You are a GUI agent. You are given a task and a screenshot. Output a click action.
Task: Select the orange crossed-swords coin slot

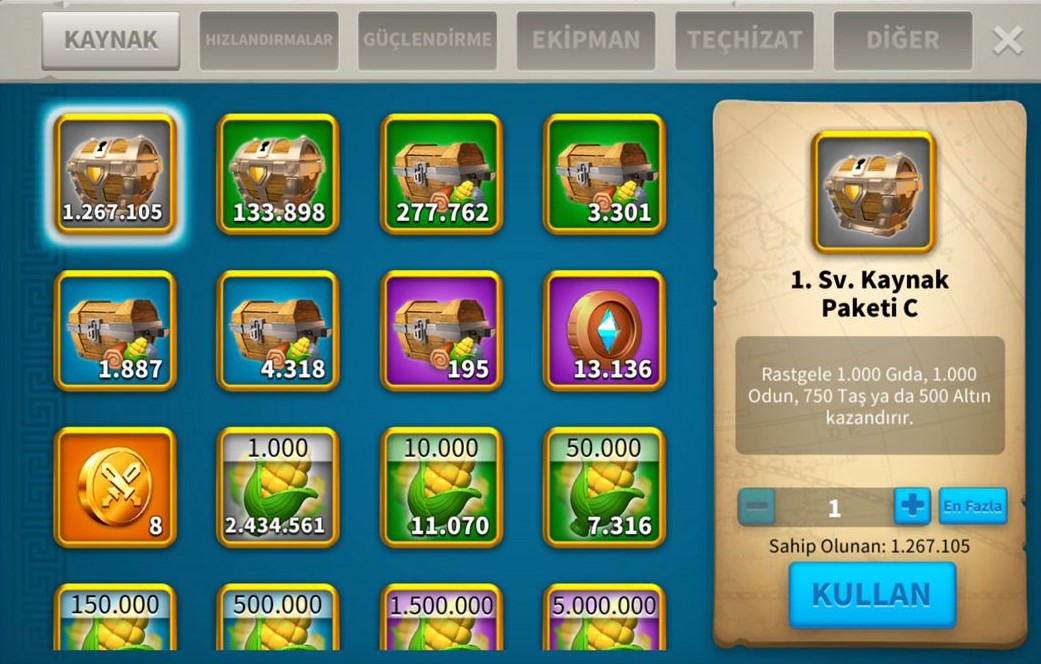pos(115,487)
